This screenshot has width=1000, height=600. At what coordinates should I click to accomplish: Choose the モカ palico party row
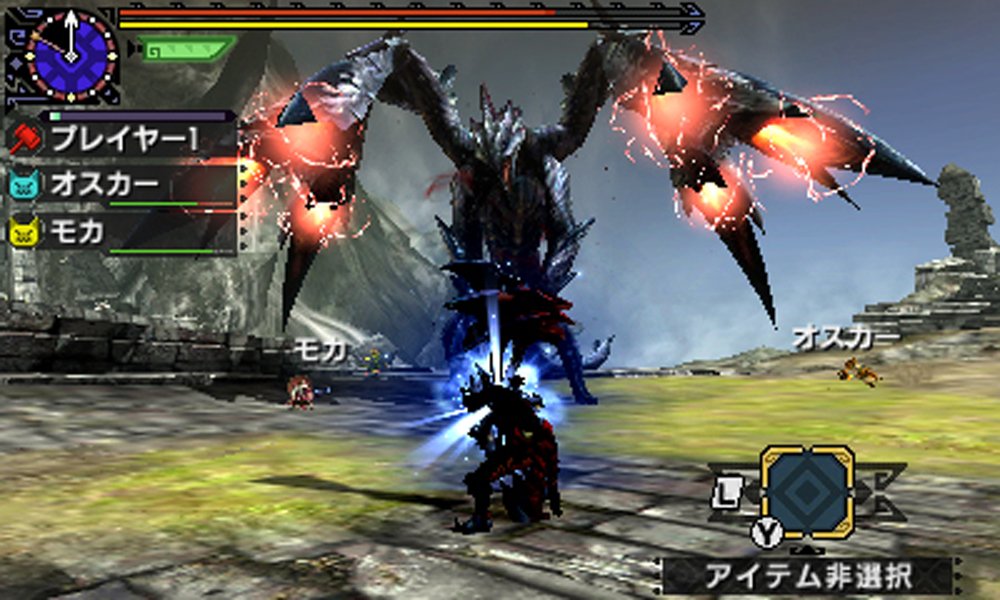pos(120,233)
